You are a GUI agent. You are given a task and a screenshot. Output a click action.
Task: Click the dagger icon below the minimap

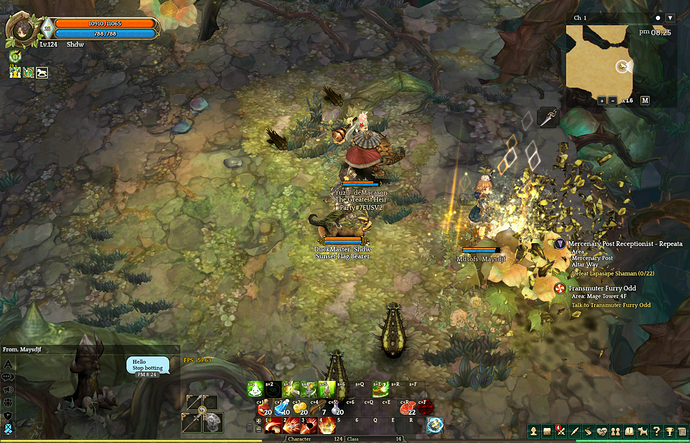tap(547, 117)
